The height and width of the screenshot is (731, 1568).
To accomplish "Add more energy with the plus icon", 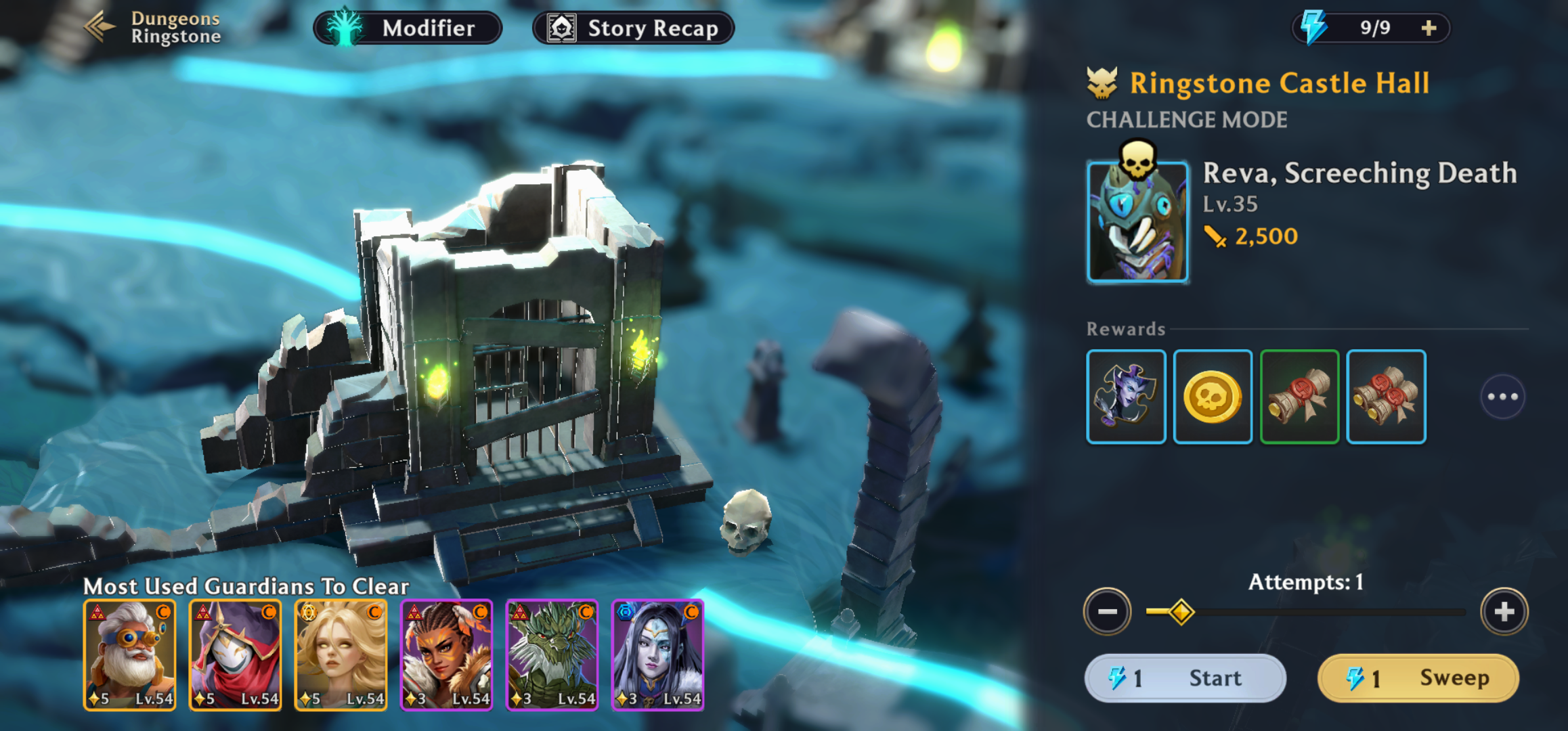I will click(1429, 28).
